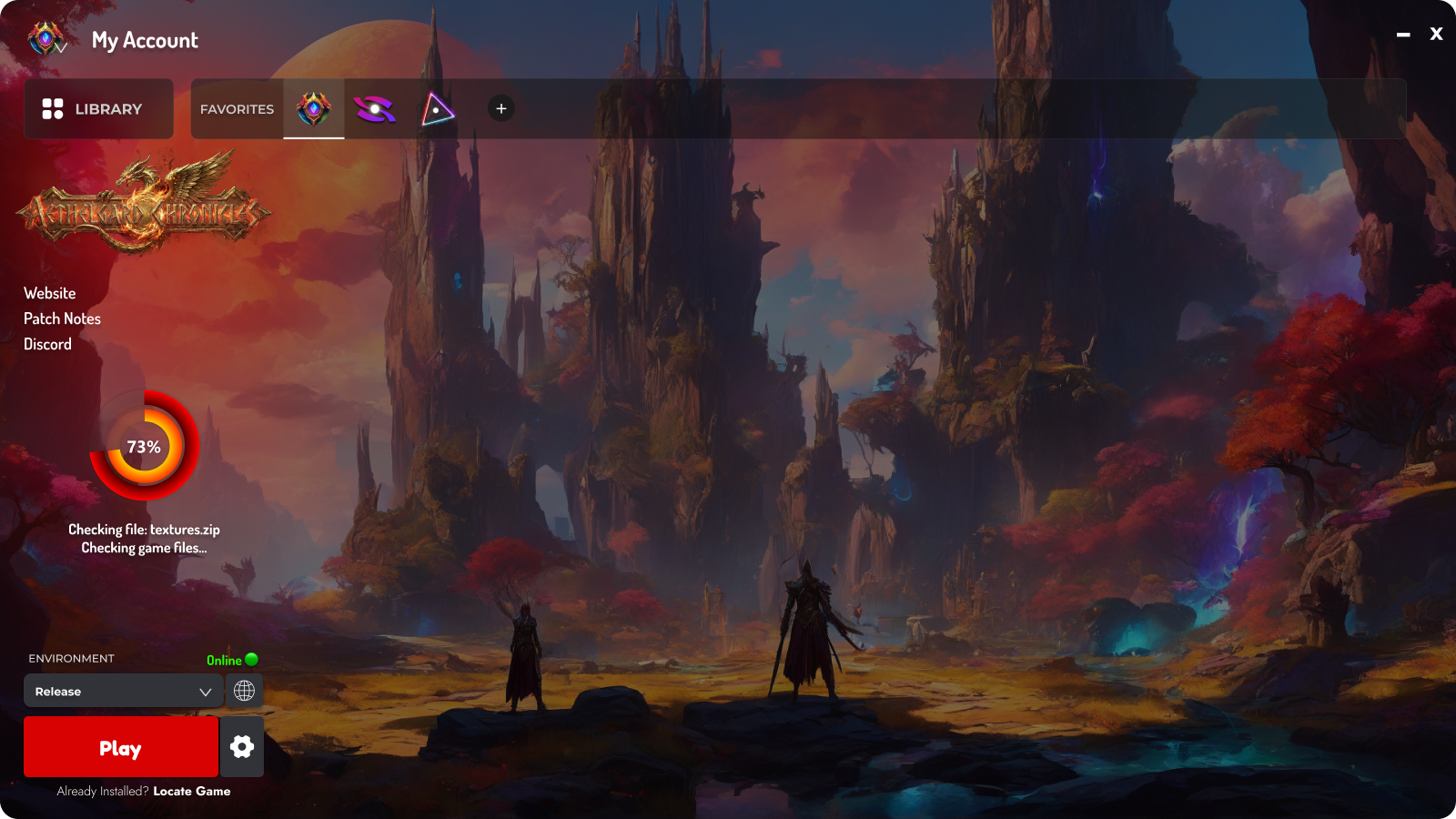Expand the environment selector chevron

pyautogui.click(x=204, y=691)
